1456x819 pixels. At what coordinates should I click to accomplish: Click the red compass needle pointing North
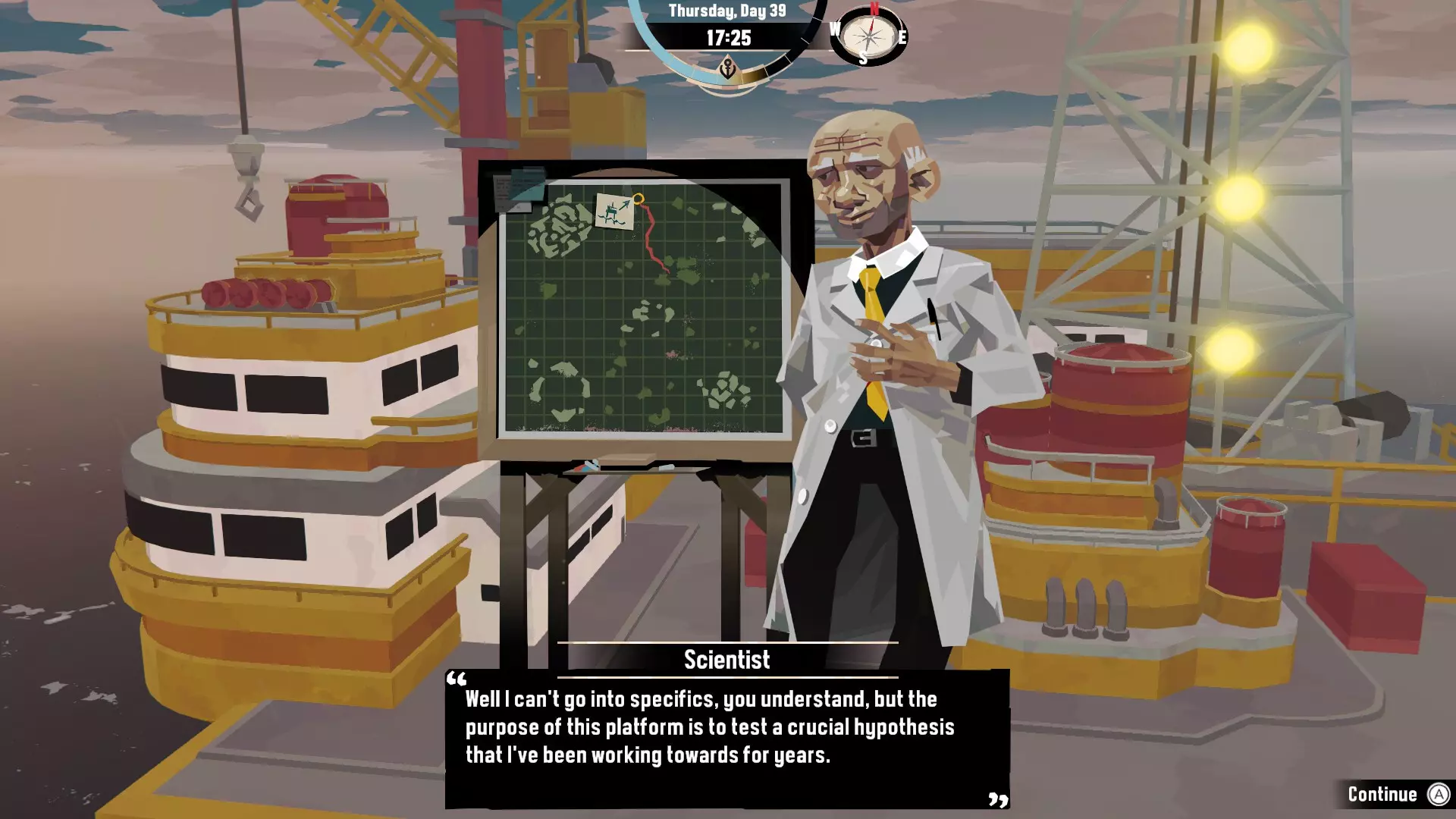[x=872, y=25]
